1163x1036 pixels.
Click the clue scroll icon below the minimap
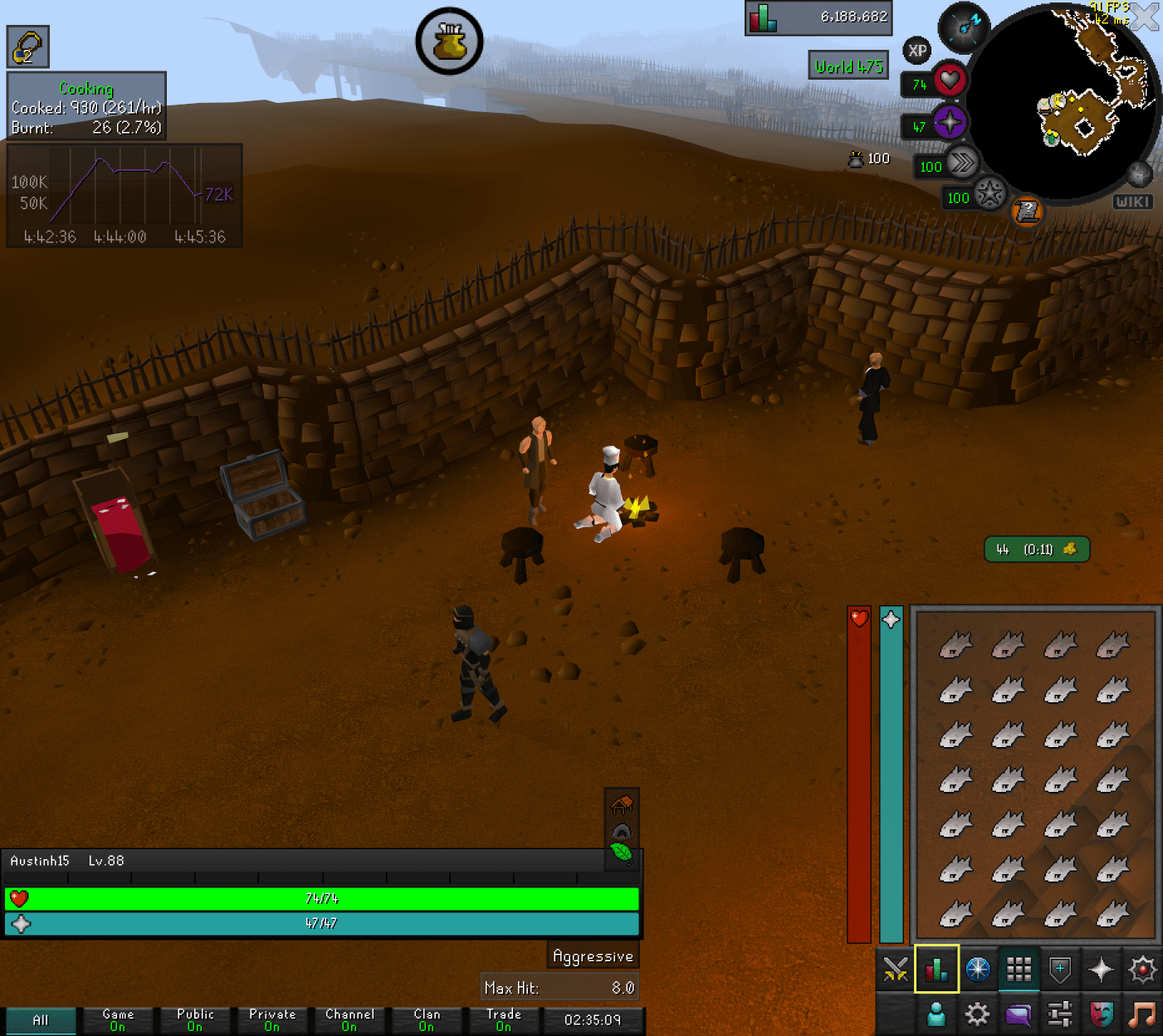pyautogui.click(x=1027, y=211)
